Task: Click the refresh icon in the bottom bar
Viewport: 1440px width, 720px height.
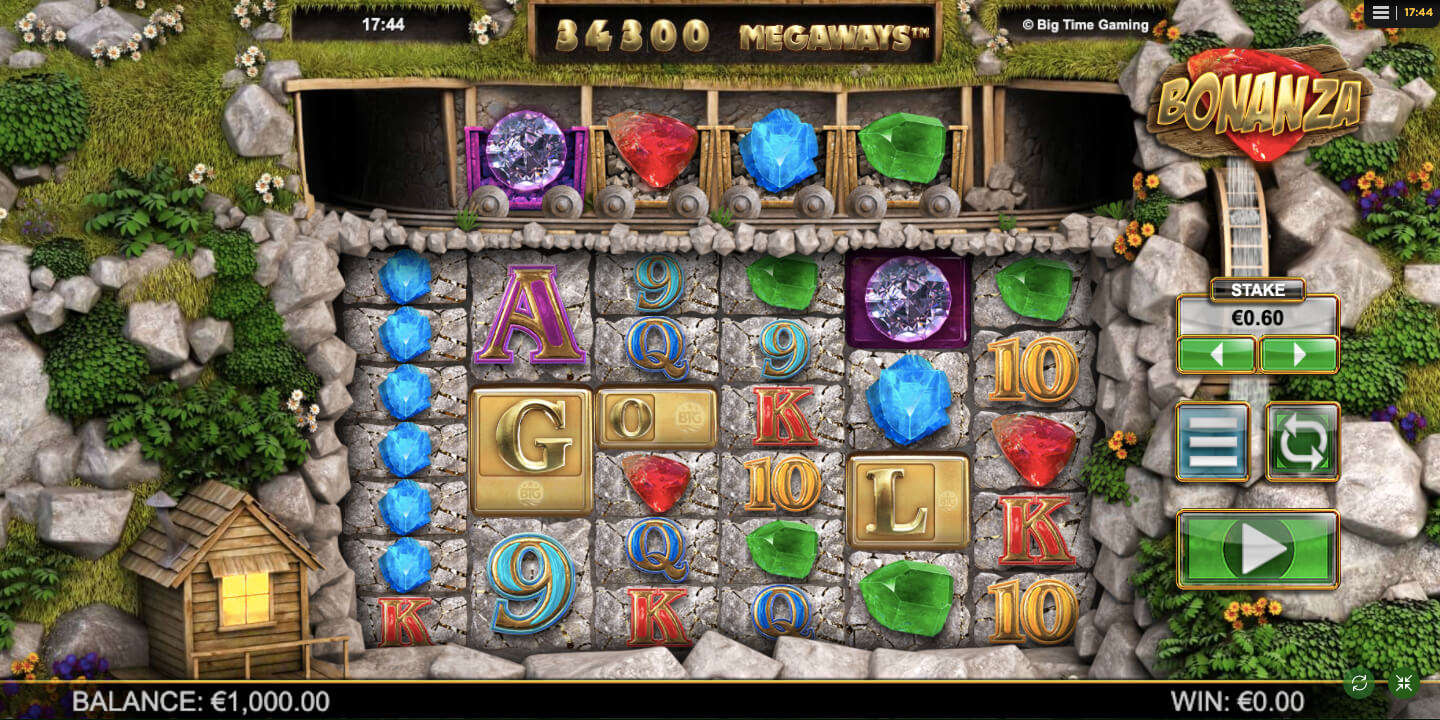Action: pos(1359,684)
